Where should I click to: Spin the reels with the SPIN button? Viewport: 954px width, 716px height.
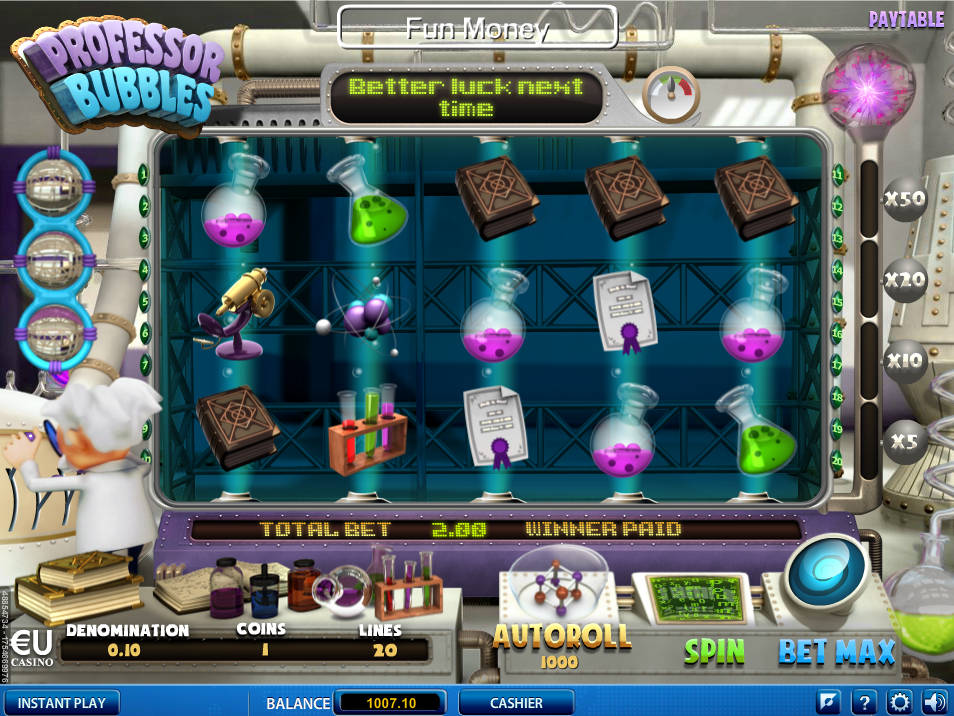point(714,651)
